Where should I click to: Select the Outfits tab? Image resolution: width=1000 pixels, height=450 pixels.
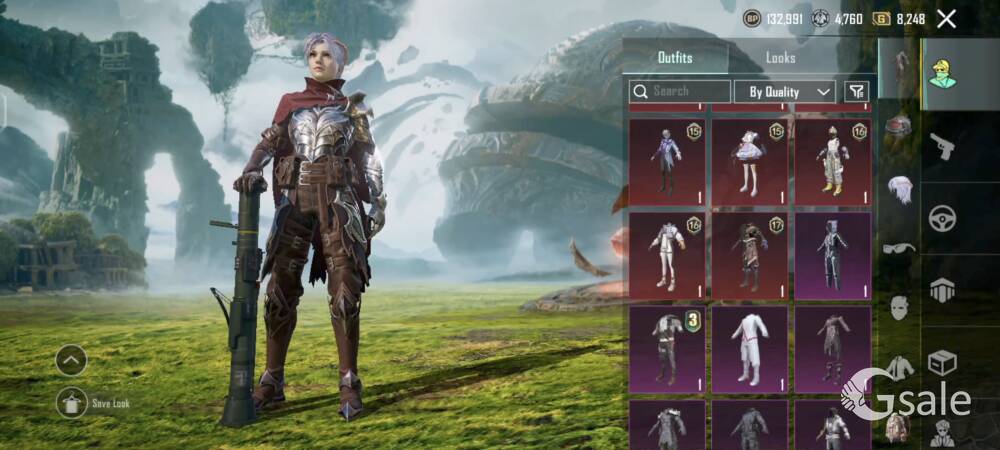pyautogui.click(x=675, y=58)
